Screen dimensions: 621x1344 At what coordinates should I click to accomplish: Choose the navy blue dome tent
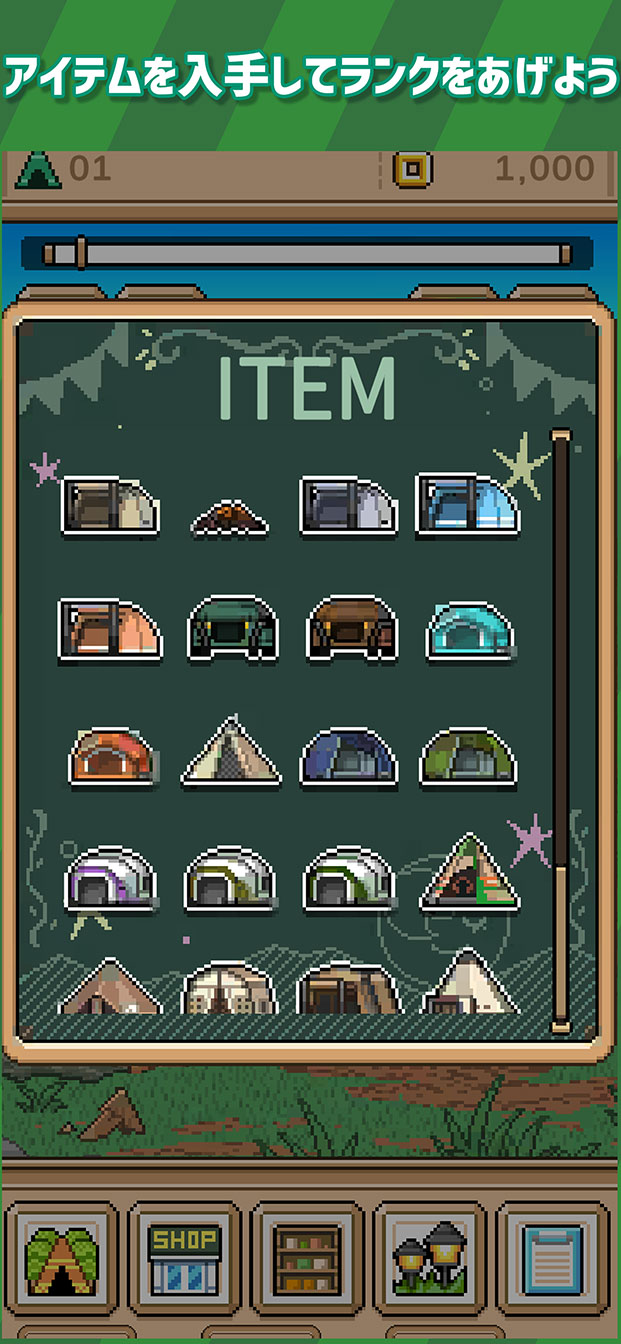tap(349, 755)
